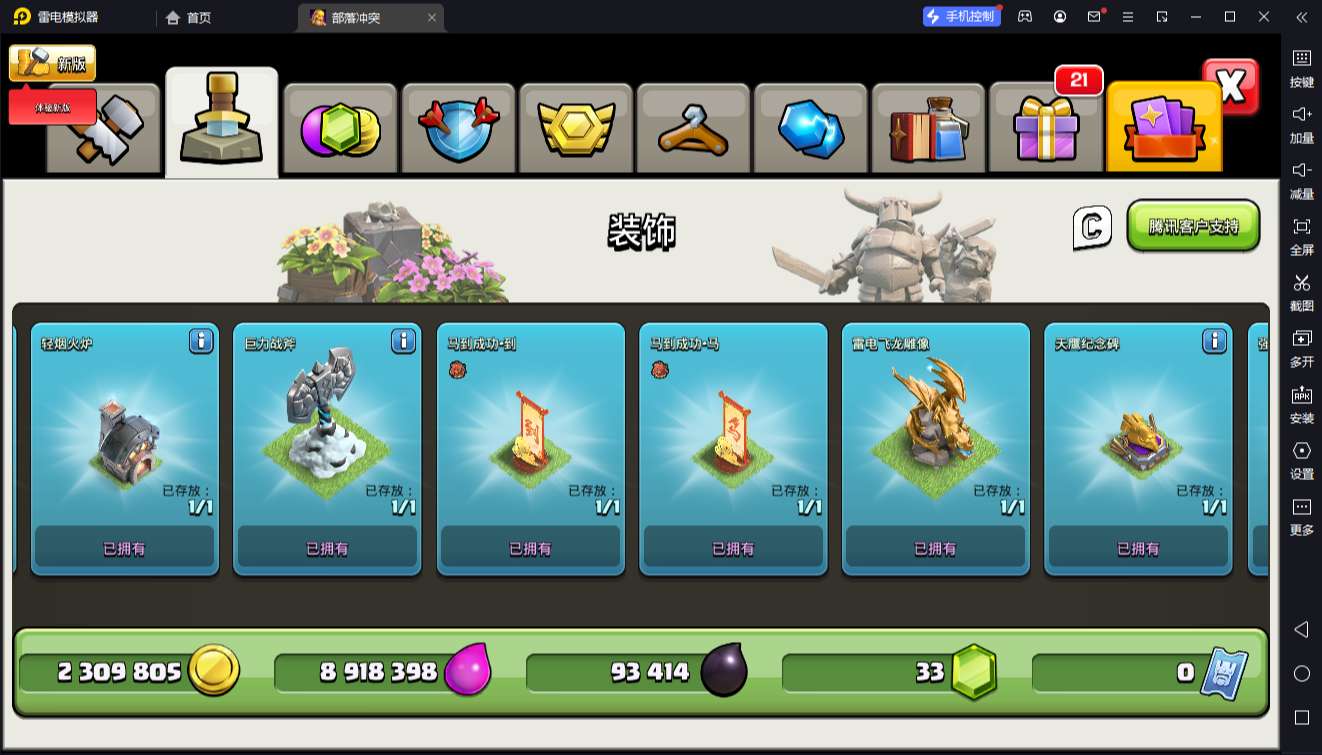This screenshot has height=755, width=1322.
Task: Open the emulator 设置 settings in sidebar
Action: coord(1301,459)
